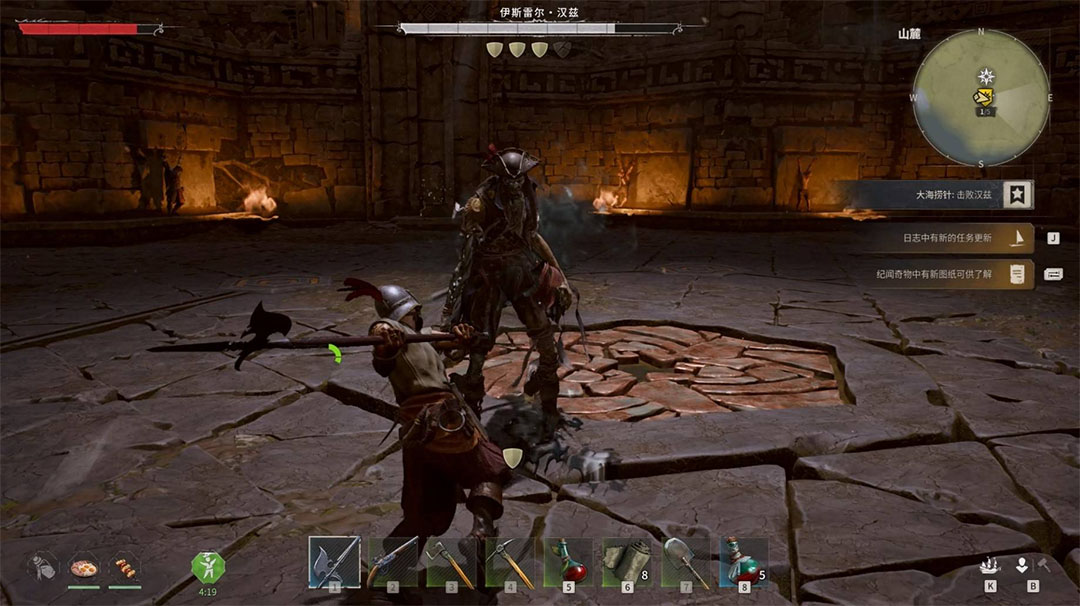Screen dimensions: 1080x606
Task: Select the axe in hotbar slot 3
Action: tap(451, 562)
